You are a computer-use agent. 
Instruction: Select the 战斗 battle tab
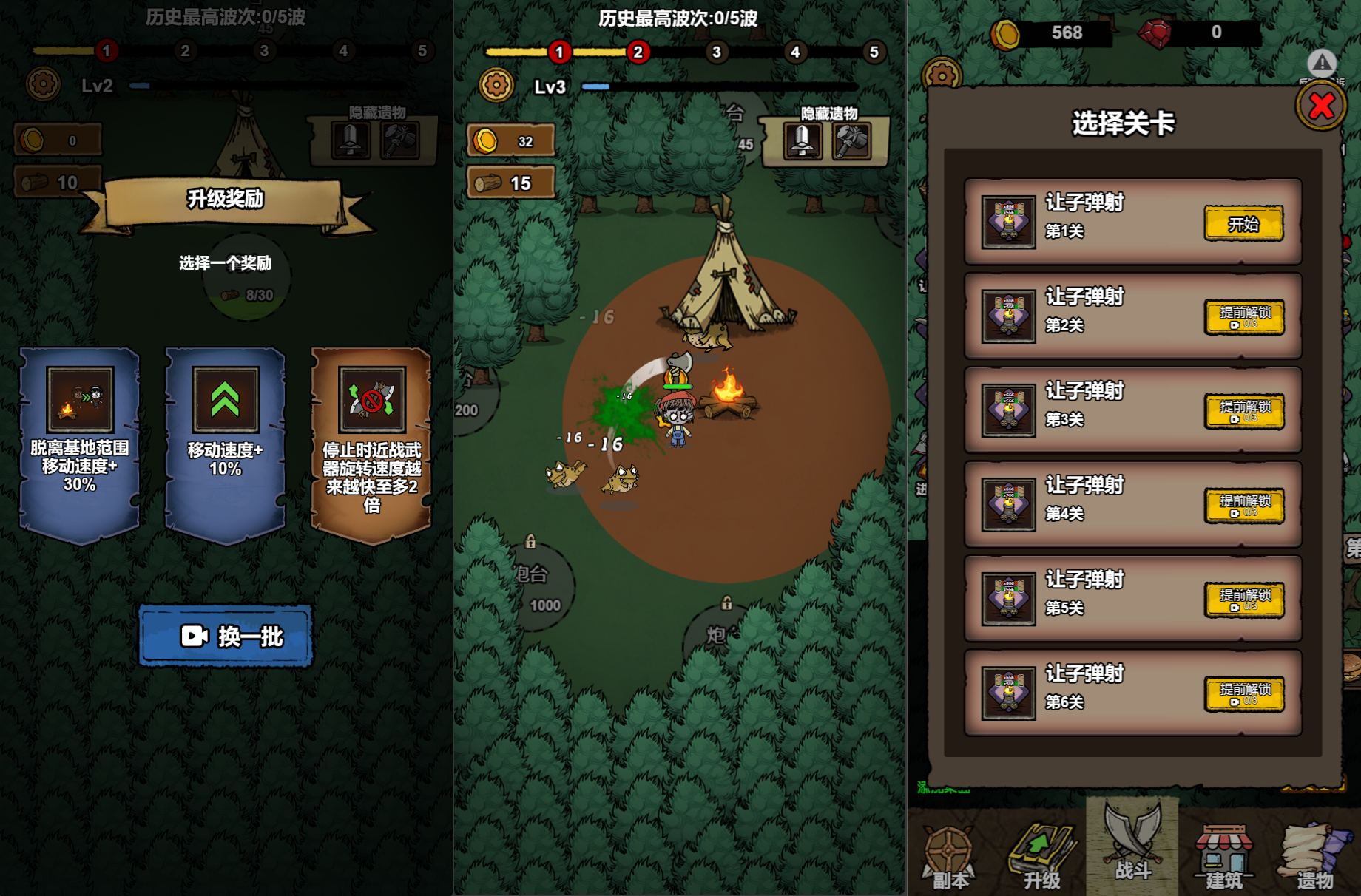click(x=1132, y=846)
